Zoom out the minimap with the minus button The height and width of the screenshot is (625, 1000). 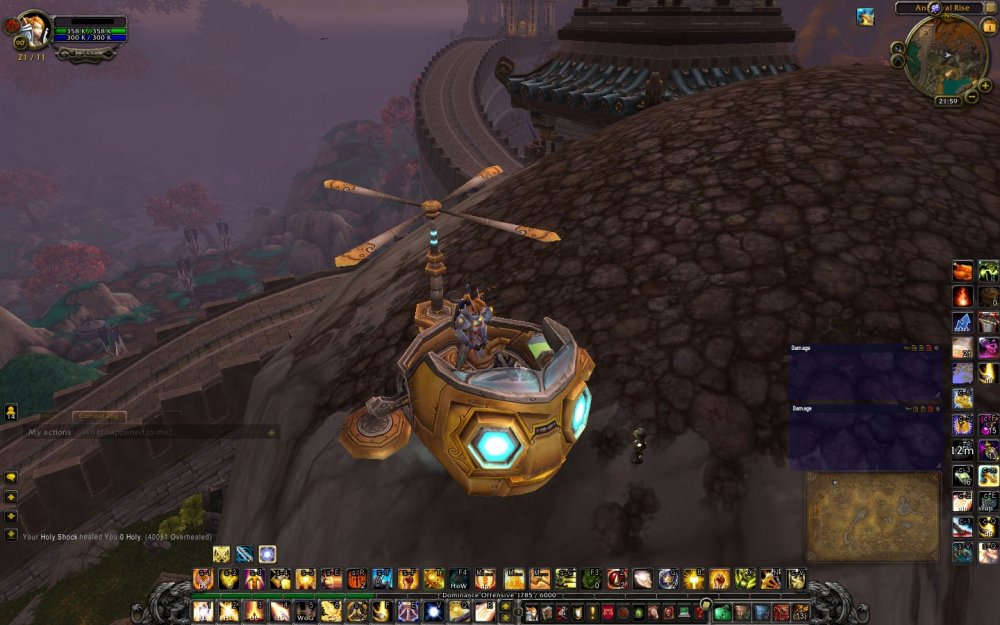(x=971, y=97)
